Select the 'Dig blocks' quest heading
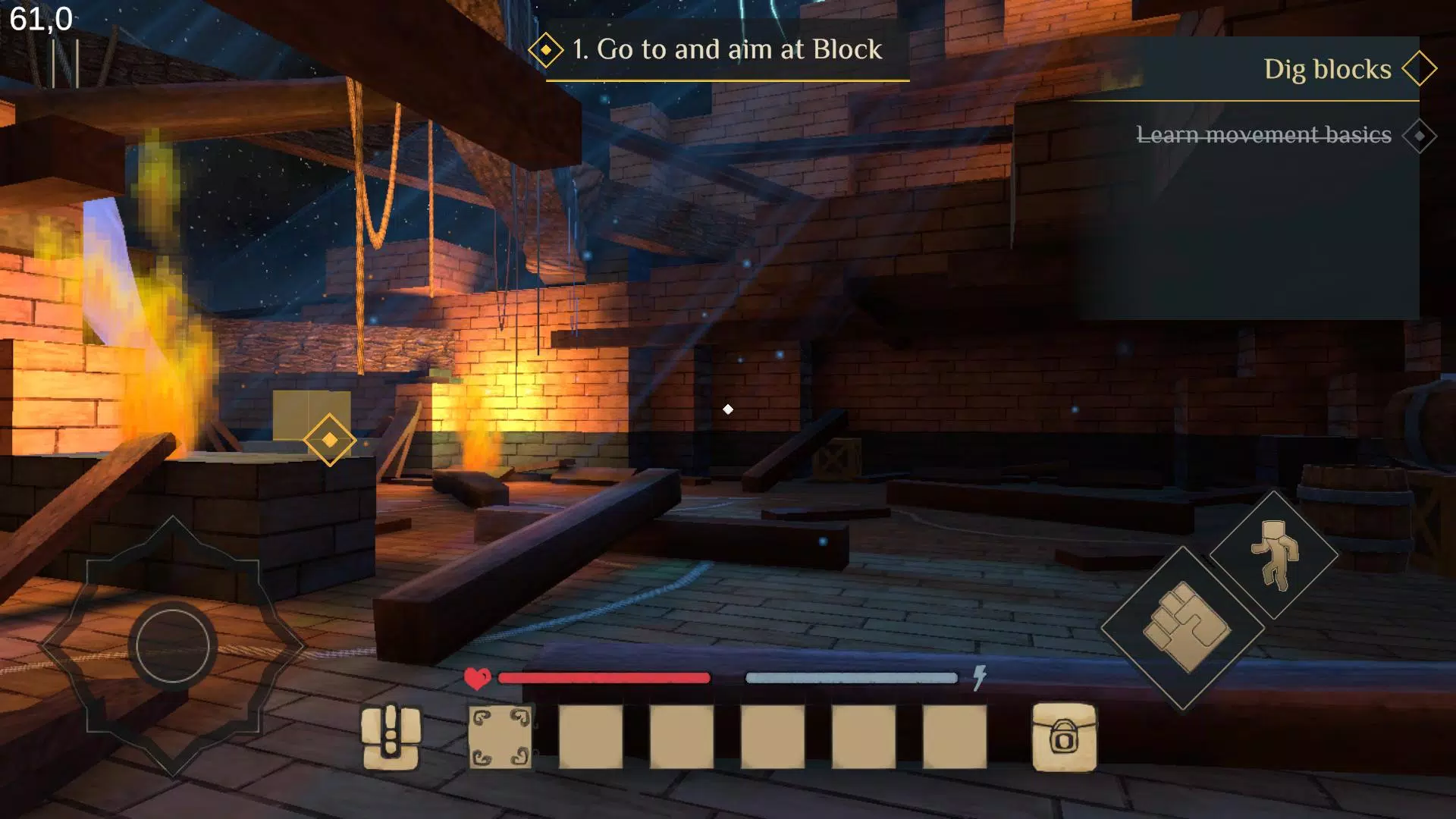The width and height of the screenshot is (1456, 819). [1328, 69]
